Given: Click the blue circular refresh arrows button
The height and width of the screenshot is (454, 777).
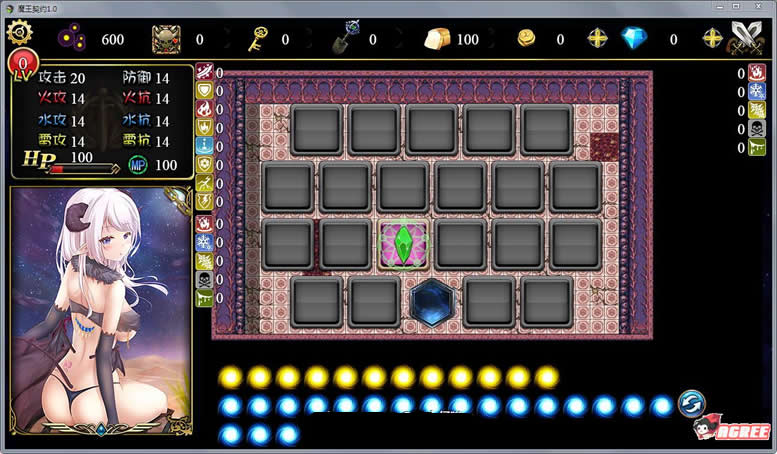Looking at the screenshot, I should [x=690, y=403].
